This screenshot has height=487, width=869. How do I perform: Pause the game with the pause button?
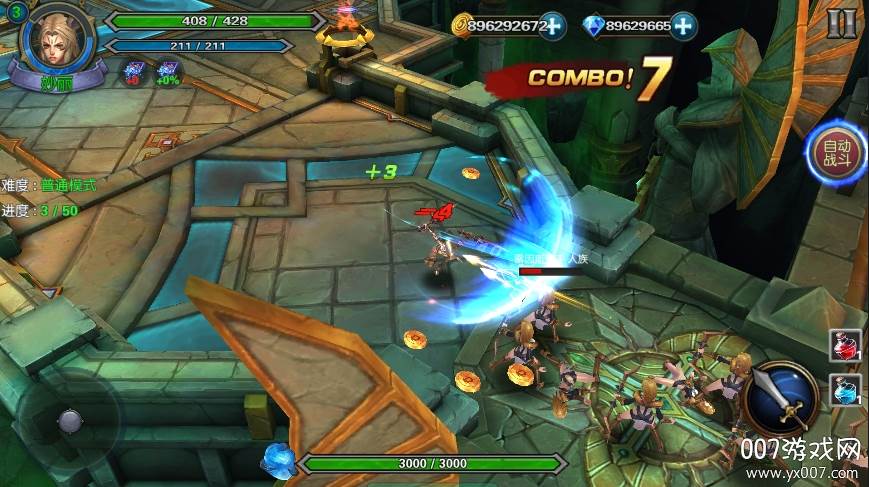click(x=841, y=22)
